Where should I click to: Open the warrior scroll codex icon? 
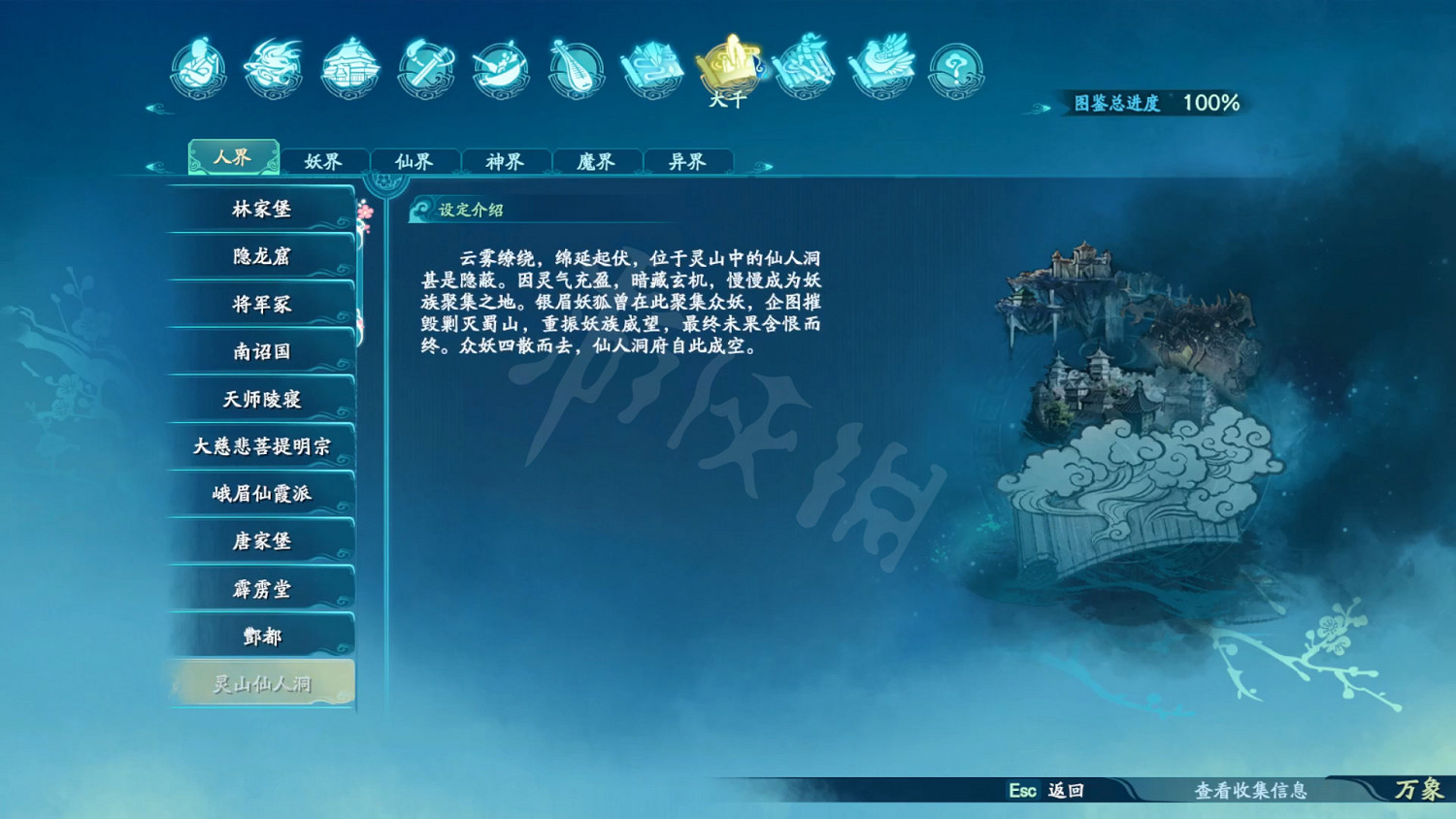point(804,68)
